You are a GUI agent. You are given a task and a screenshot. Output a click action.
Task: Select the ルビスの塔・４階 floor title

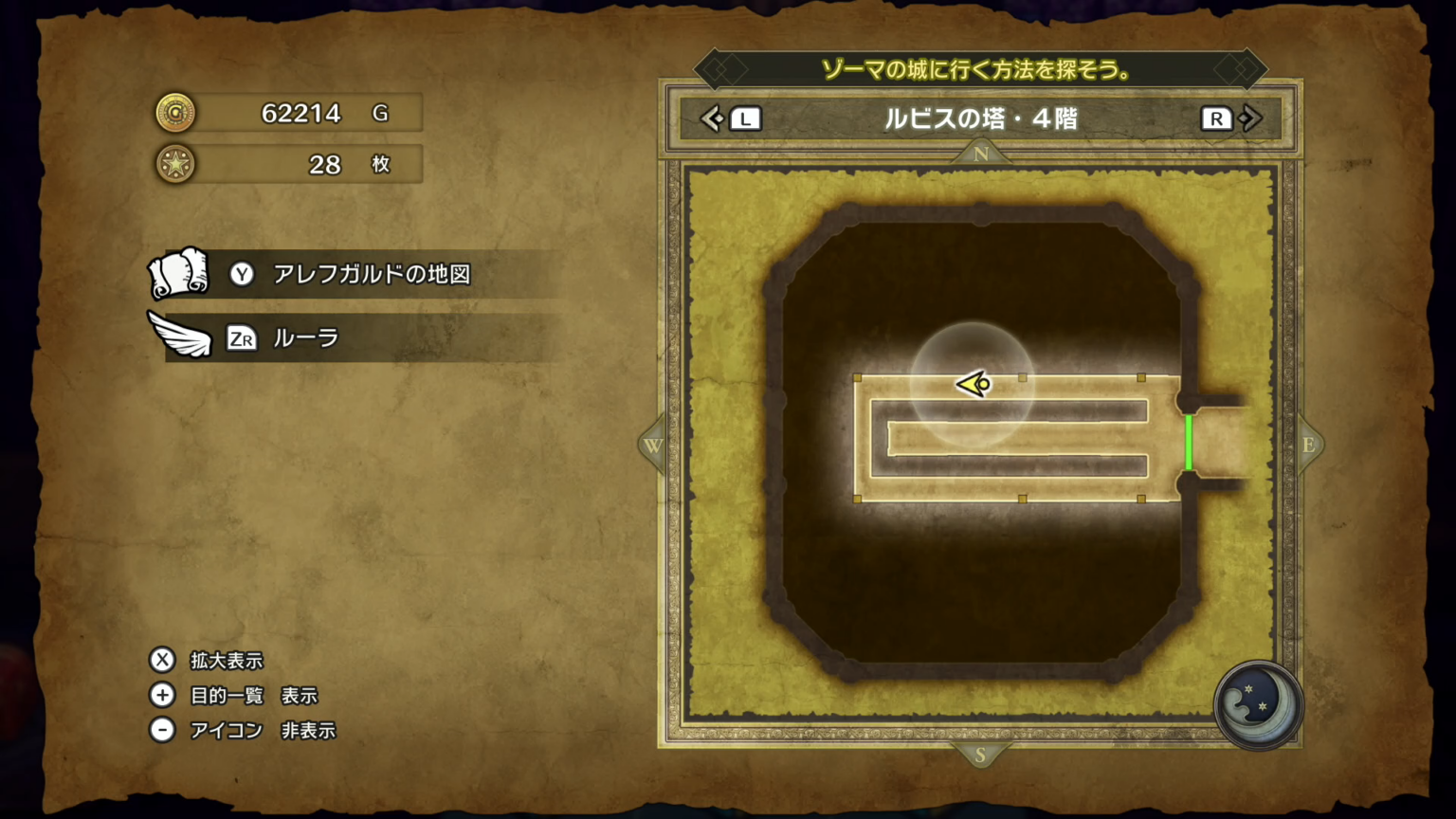click(x=981, y=118)
